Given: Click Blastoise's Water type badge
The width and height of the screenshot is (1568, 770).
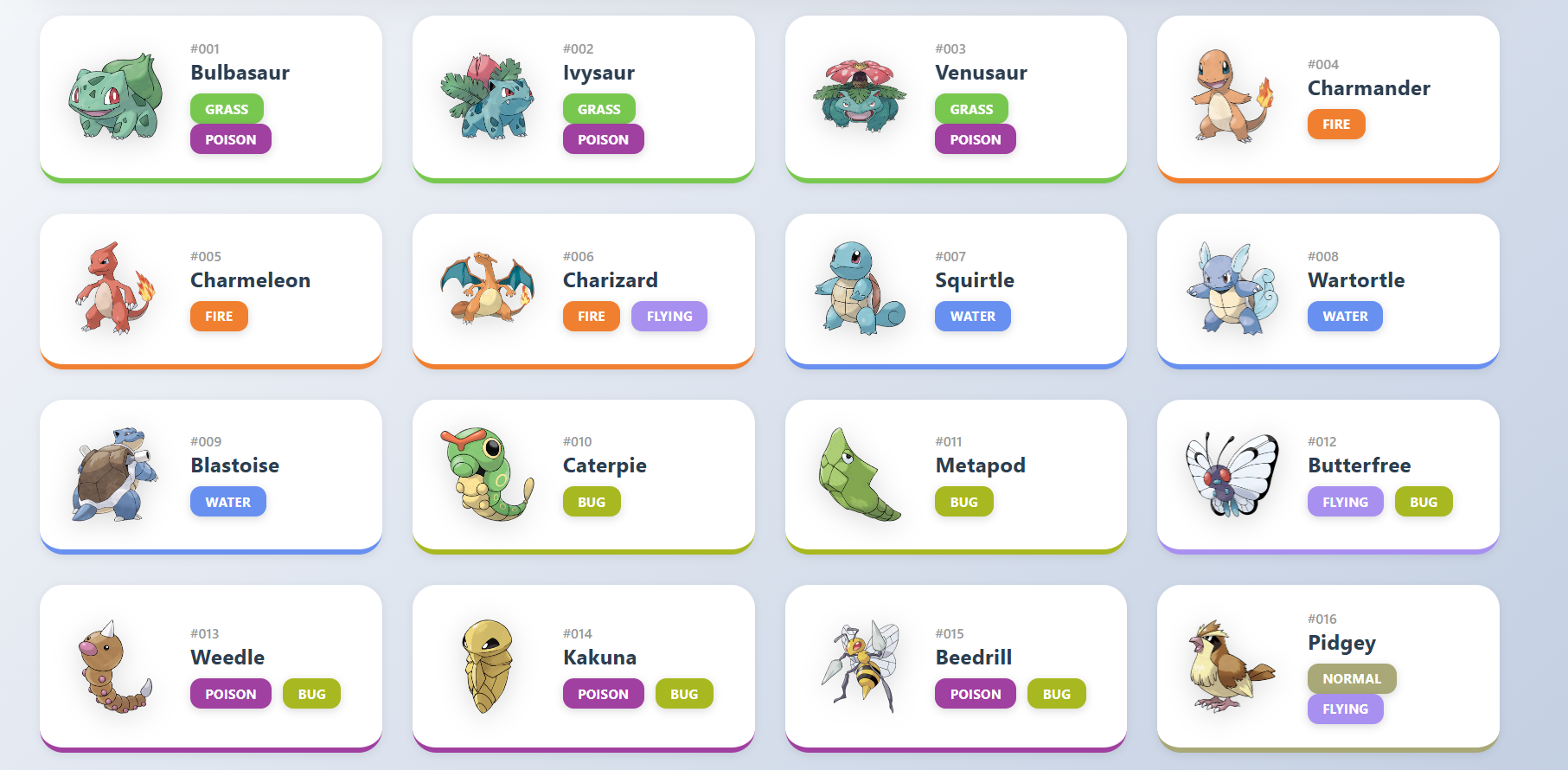Looking at the screenshot, I should tap(227, 503).
